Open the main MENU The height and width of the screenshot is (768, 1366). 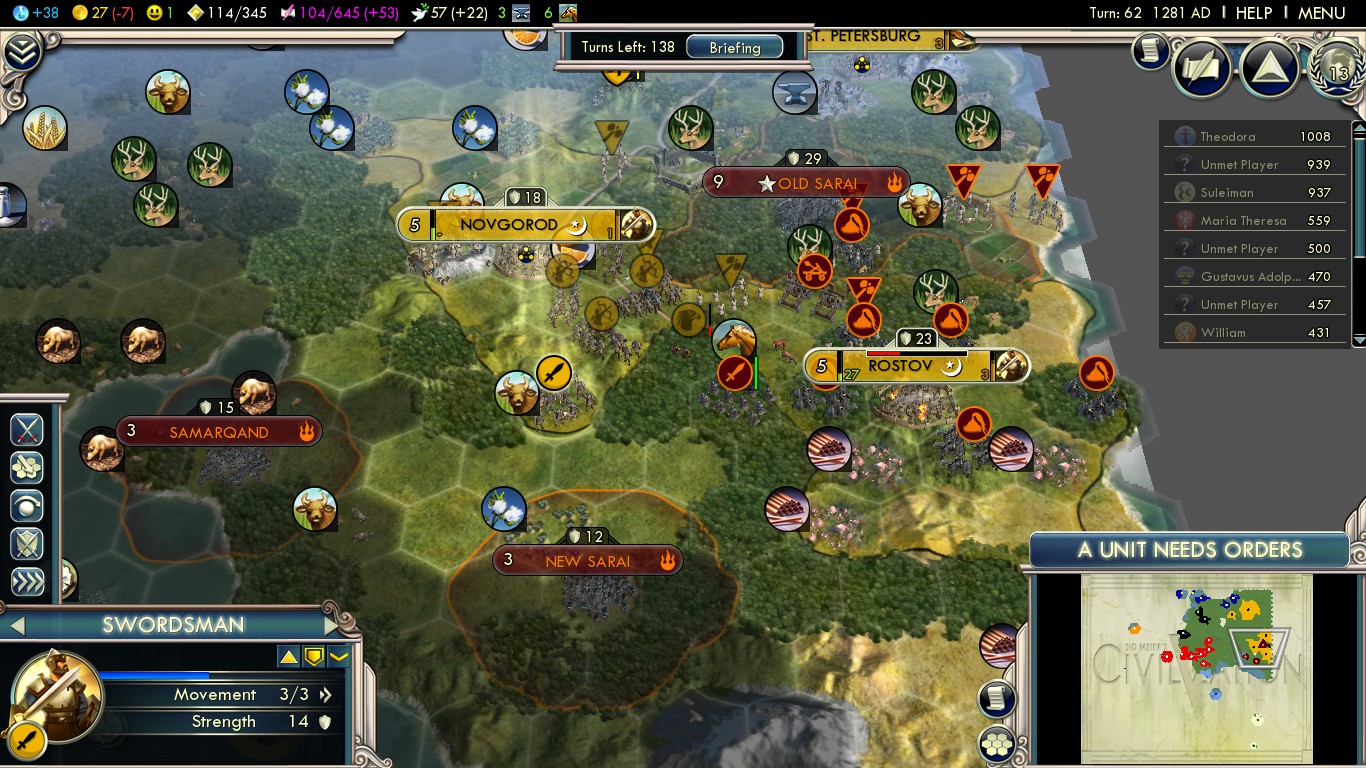pyautogui.click(x=1321, y=13)
